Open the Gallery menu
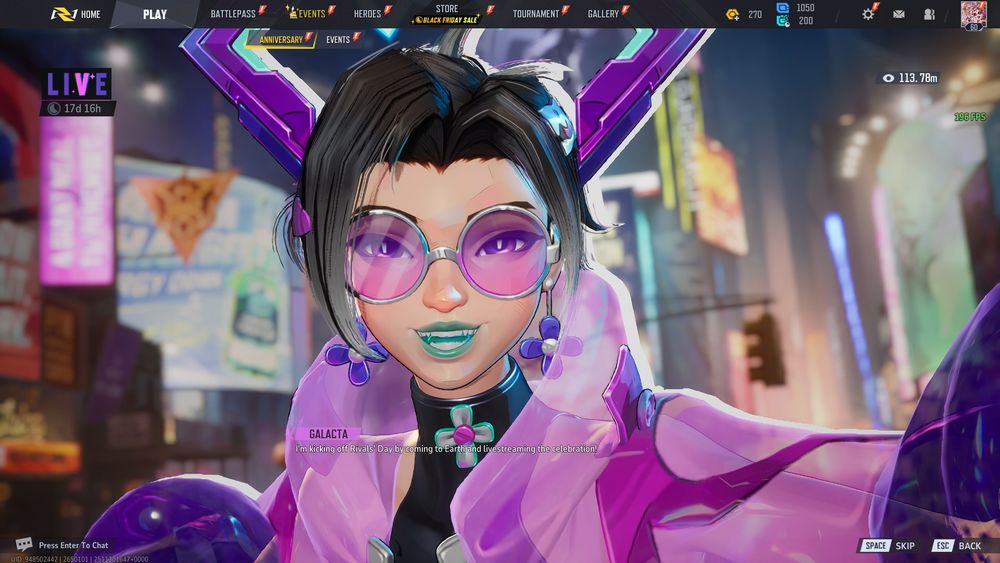Image resolution: width=1000 pixels, height=563 pixels. 604,14
